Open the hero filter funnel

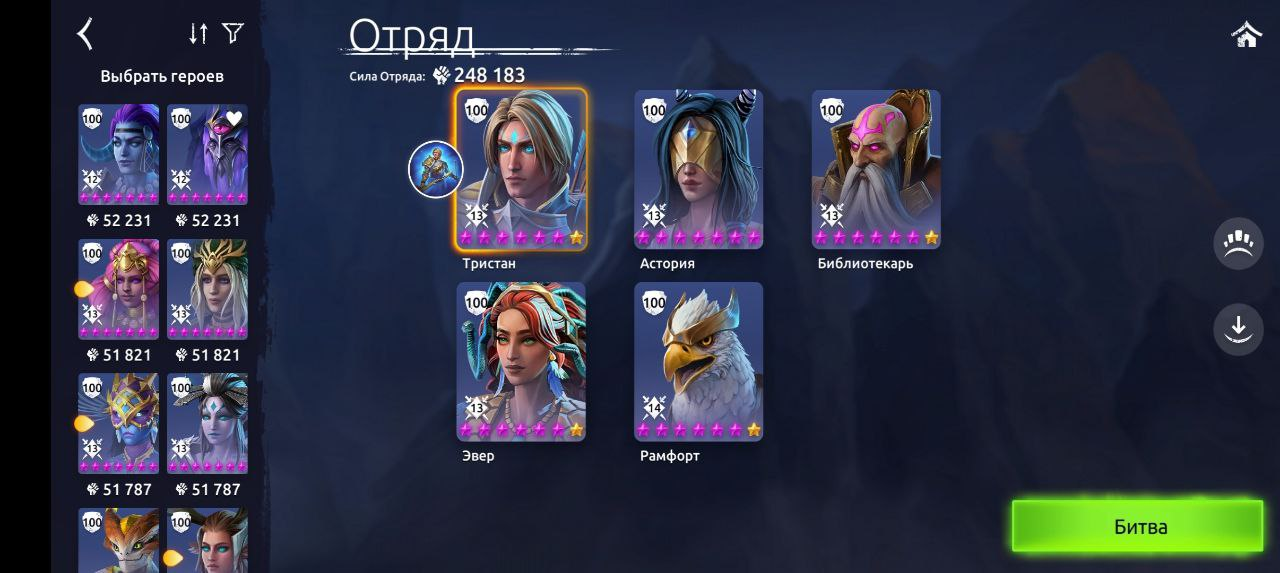pos(233,34)
